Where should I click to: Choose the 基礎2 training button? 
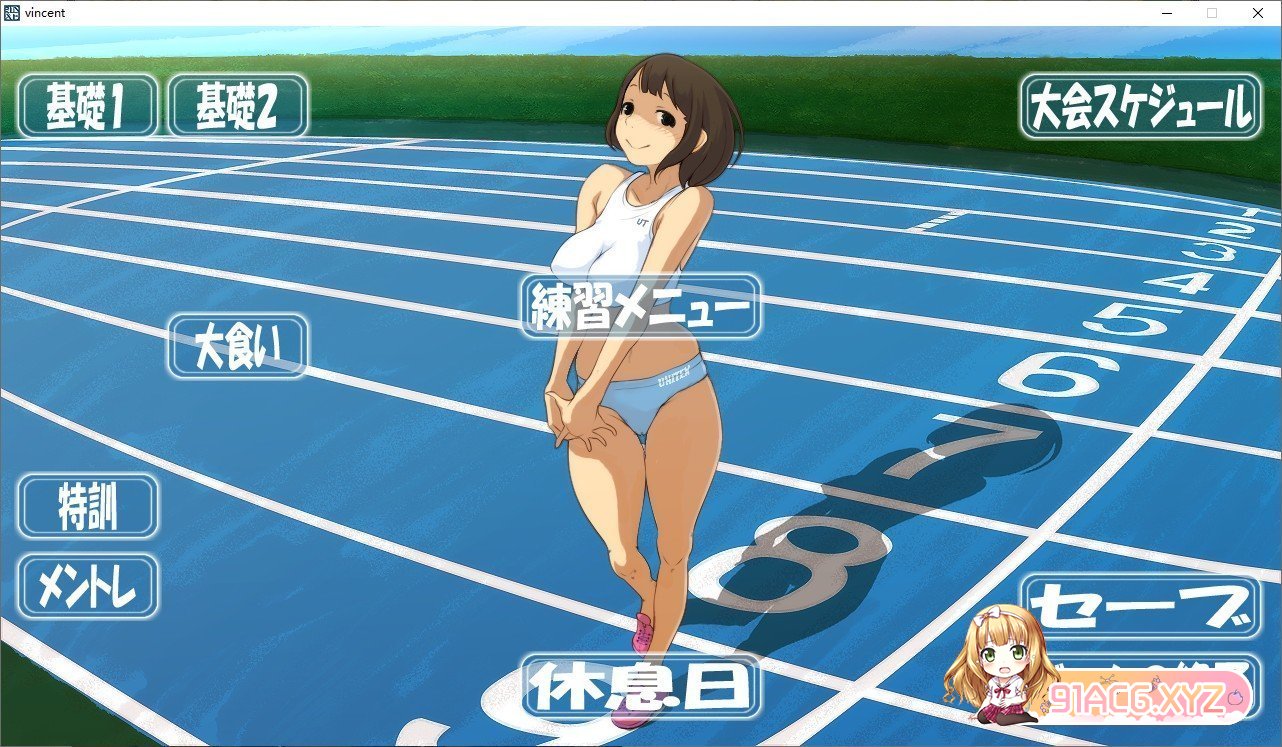coord(238,106)
